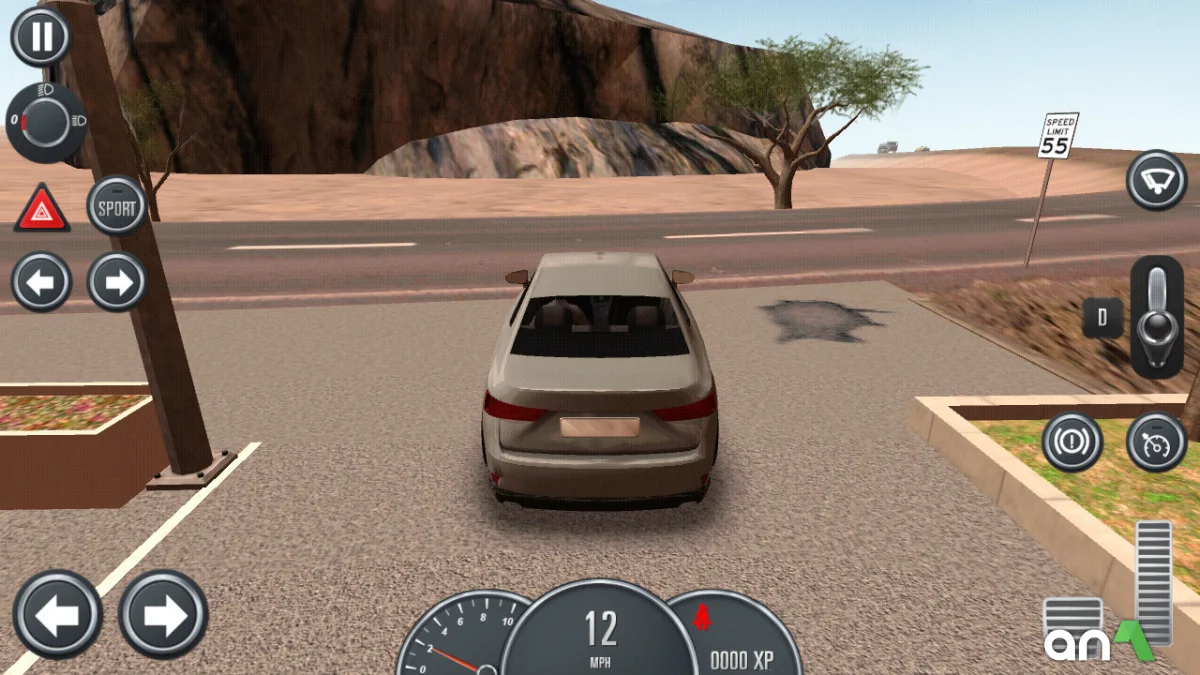Turn on the small right turn signal
This screenshot has width=1200, height=675.
tap(117, 282)
